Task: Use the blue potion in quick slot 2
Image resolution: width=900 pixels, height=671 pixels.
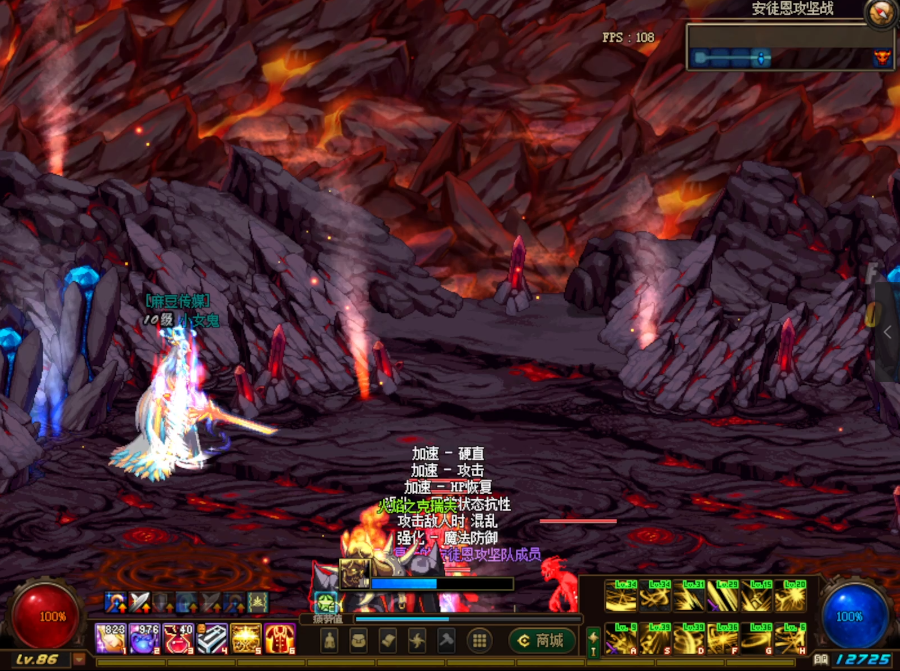Action: click(x=144, y=636)
